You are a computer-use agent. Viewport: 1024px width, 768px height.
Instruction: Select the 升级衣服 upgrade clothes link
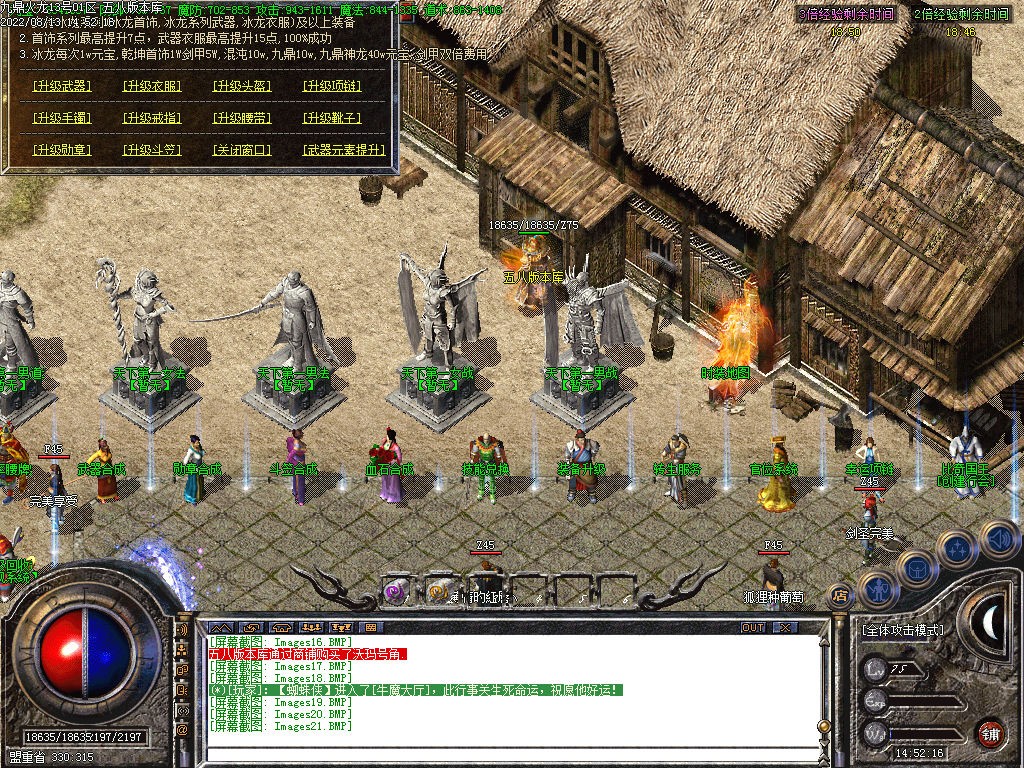click(x=152, y=86)
